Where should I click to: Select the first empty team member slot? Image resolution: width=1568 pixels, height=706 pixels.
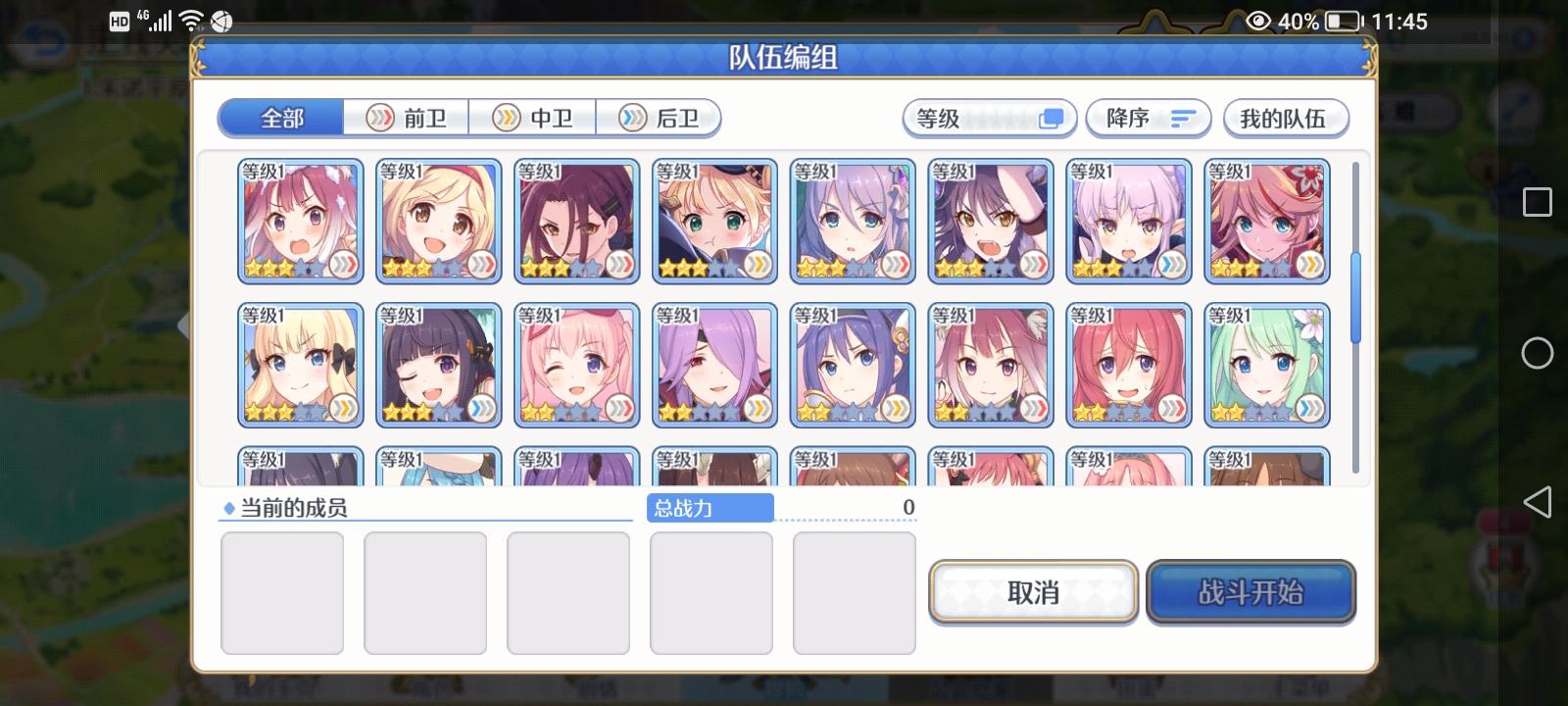(281, 592)
